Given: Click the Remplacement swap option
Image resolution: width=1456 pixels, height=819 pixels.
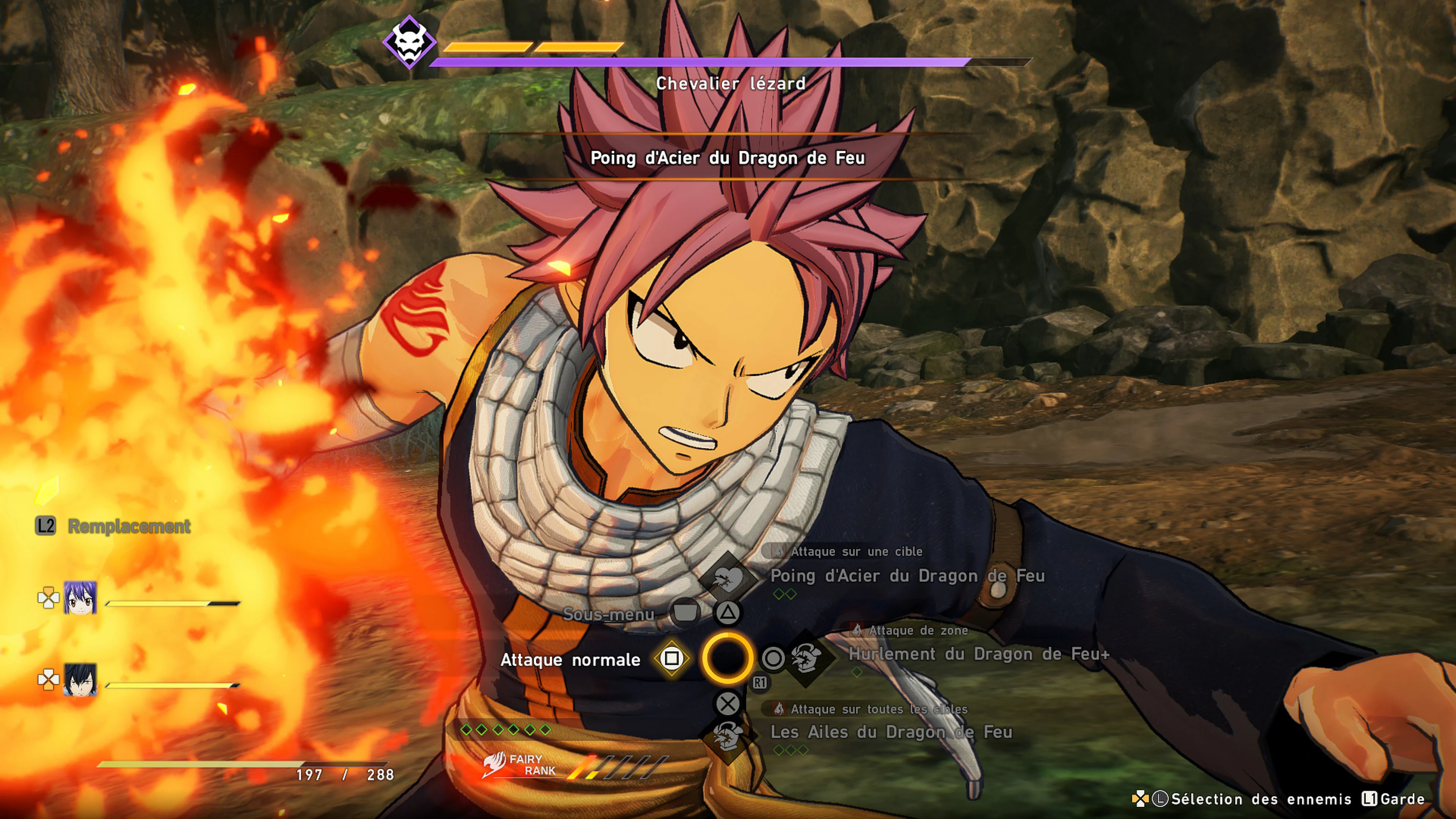Looking at the screenshot, I should tap(129, 527).
